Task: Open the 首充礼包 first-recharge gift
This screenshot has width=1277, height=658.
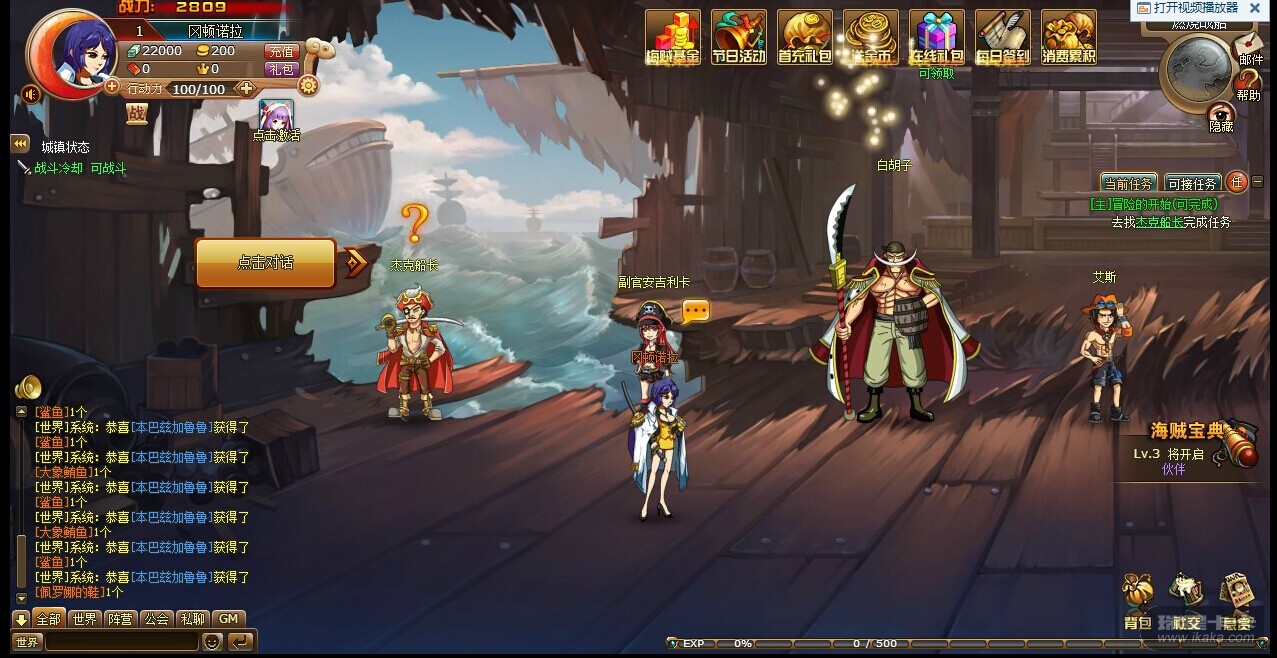Action: tap(804, 36)
